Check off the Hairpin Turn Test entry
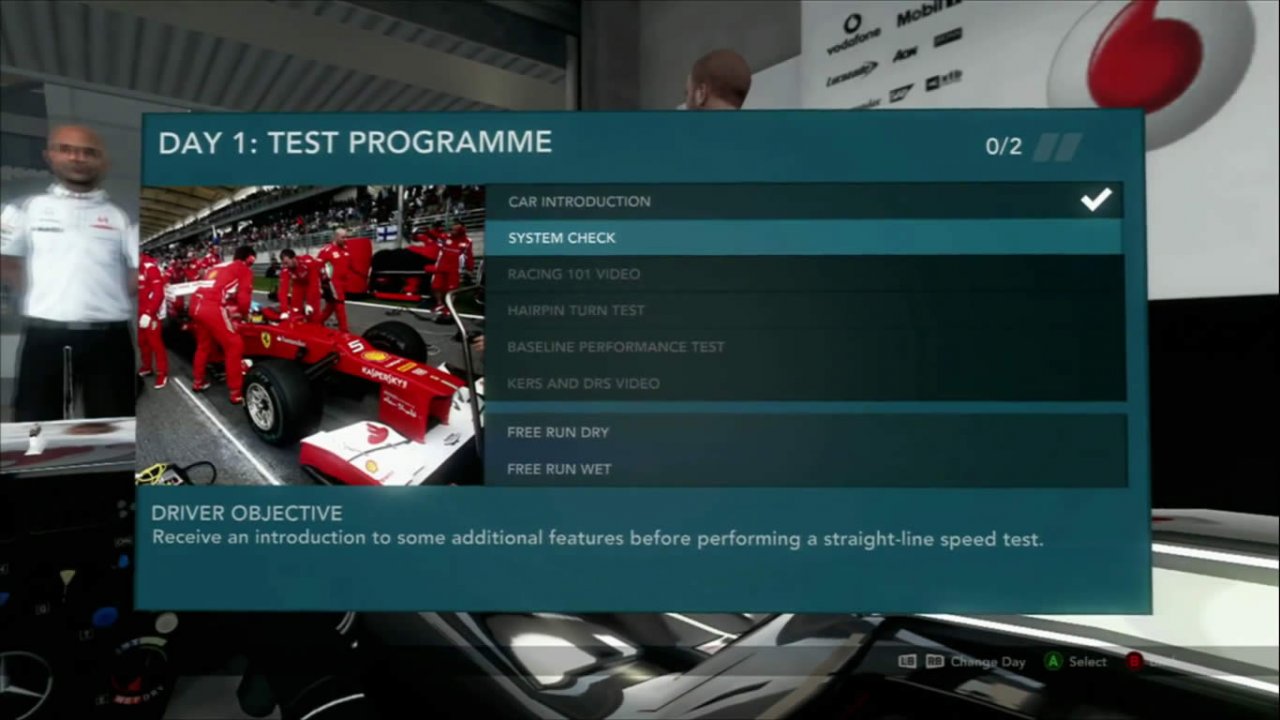This screenshot has width=1280, height=720. pos(576,310)
